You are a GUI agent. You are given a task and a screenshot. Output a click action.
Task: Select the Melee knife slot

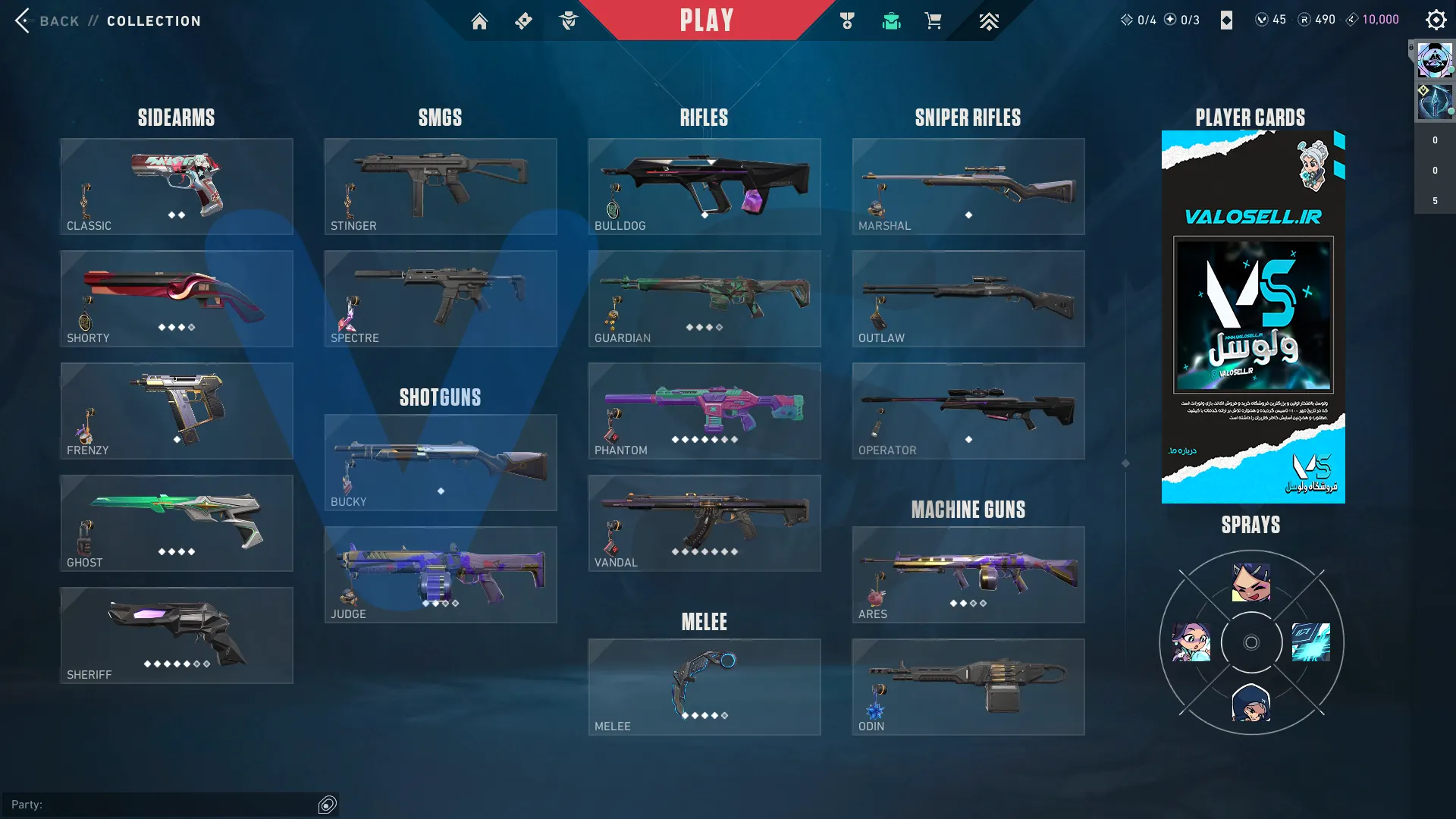[x=704, y=687]
